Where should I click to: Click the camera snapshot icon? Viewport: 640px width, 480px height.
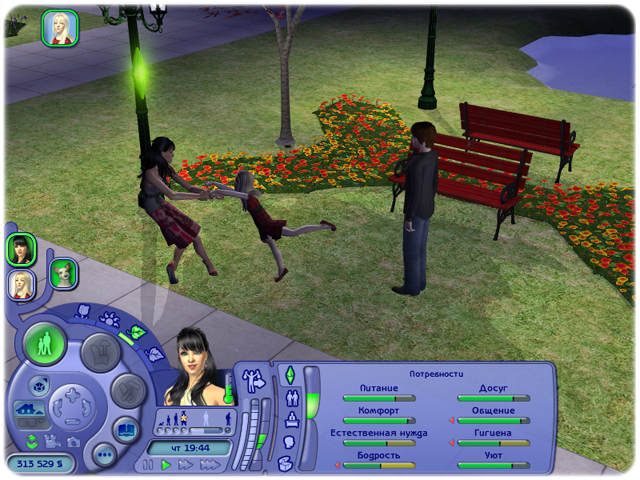click(73, 441)
